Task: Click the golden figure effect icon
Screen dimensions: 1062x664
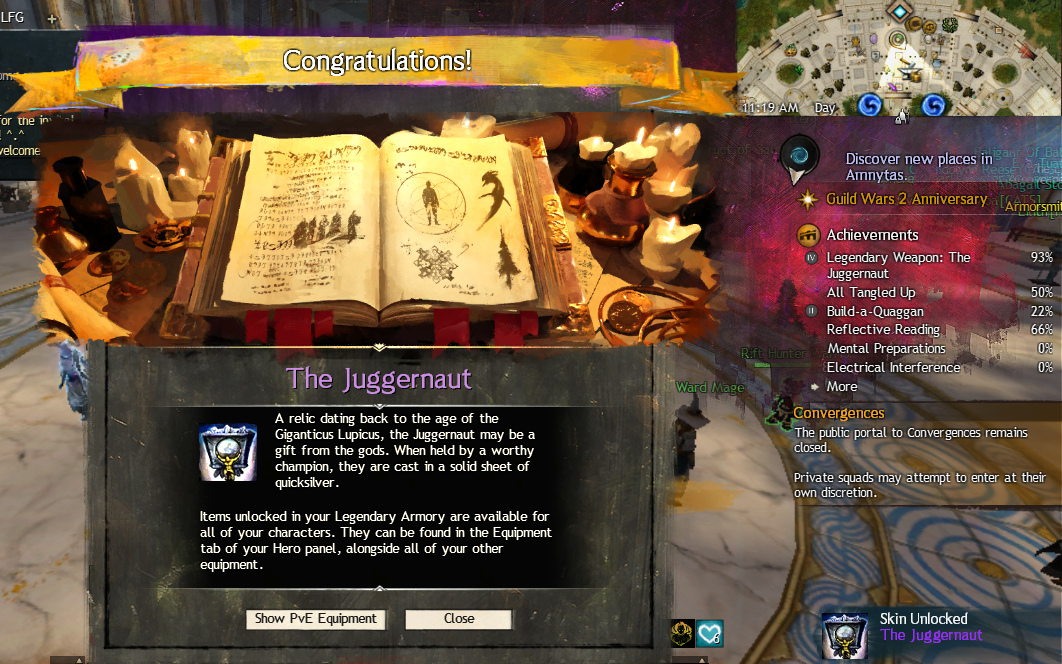Action: [683, 633]
